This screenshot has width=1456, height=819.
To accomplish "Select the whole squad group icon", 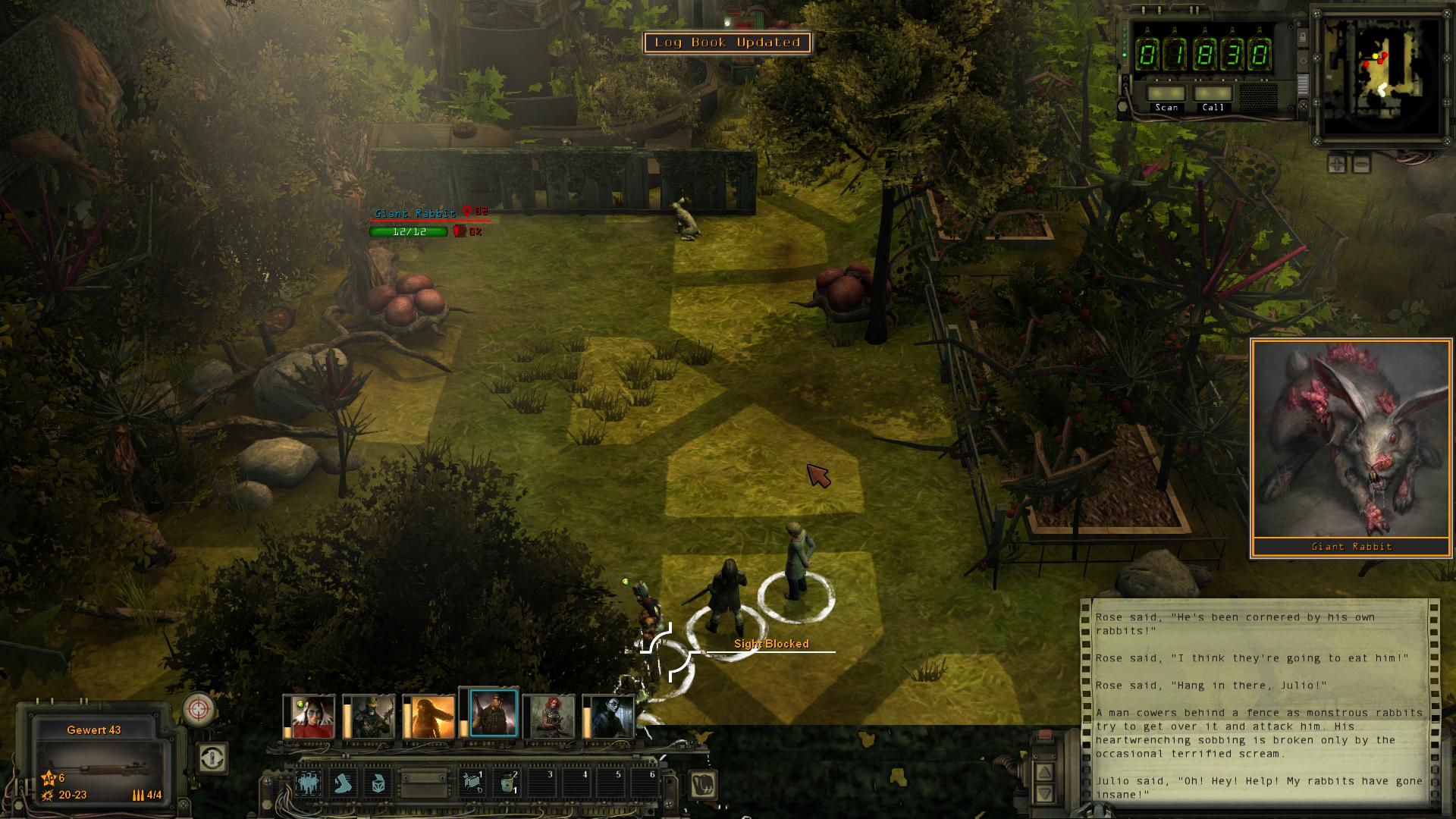I will click(309, 783).
